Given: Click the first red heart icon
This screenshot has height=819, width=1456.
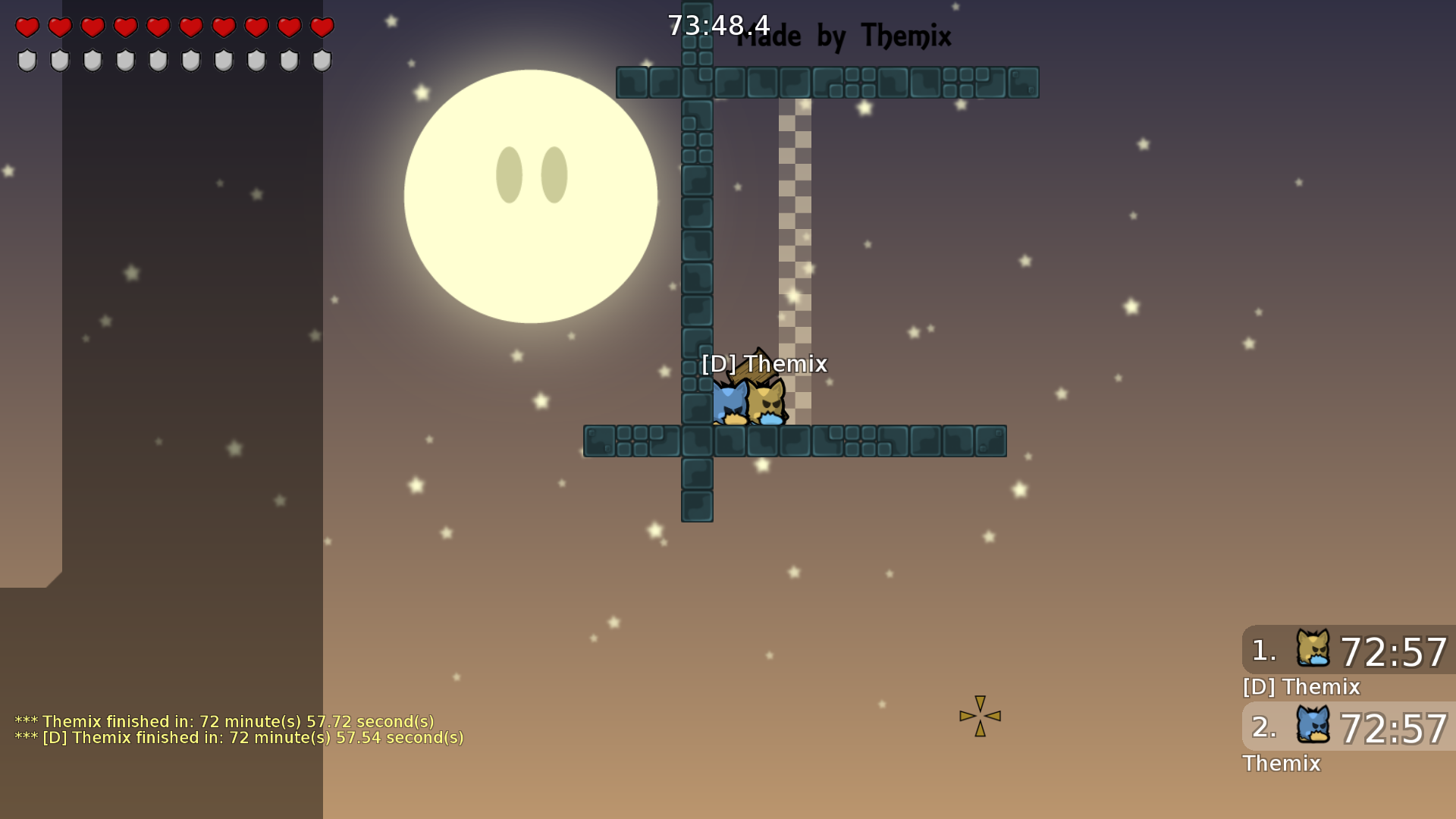Looking at the screenshot, I should point(27,27).
